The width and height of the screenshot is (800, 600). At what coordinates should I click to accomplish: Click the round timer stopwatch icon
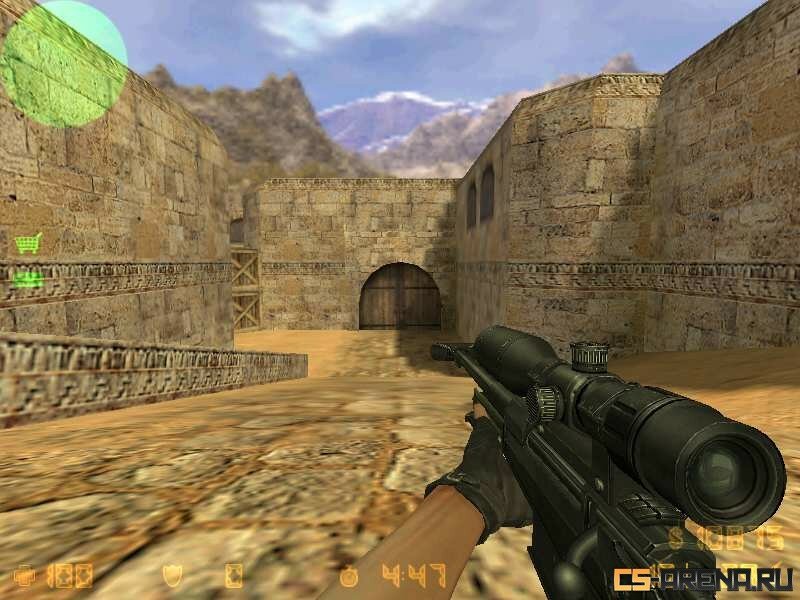pos(348,576)
